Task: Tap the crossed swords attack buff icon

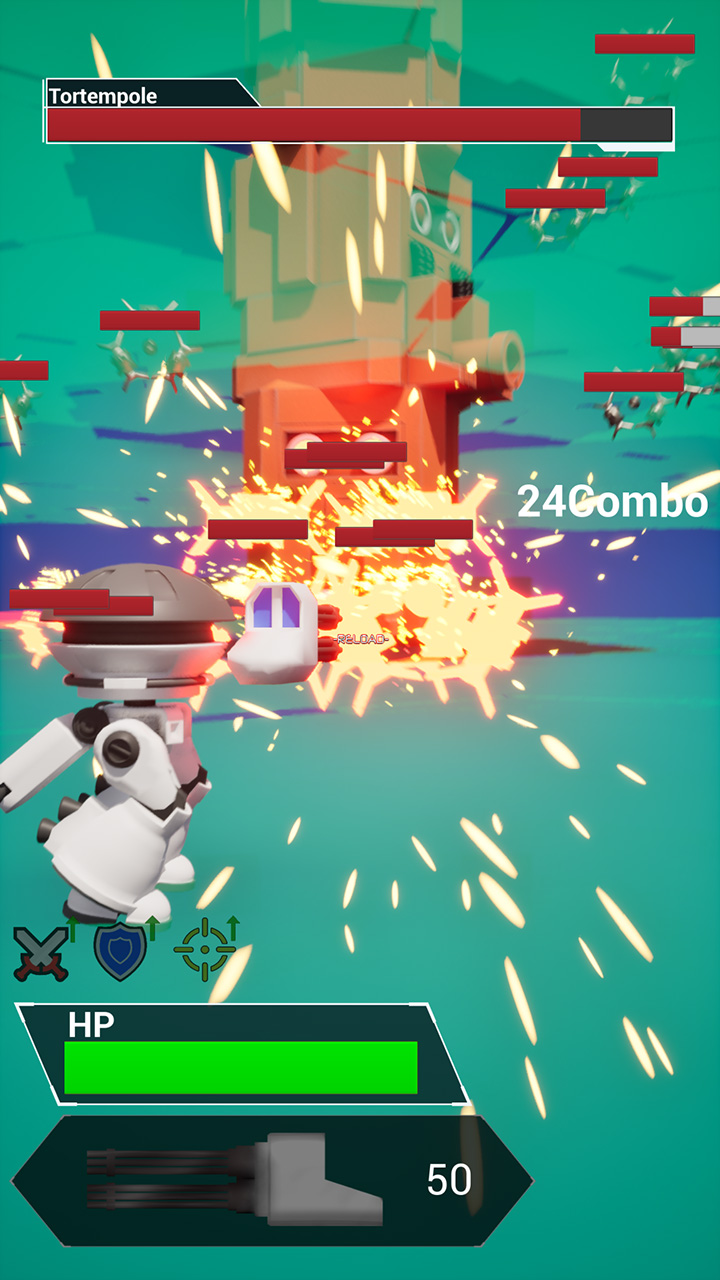Action: coord(42,952)
